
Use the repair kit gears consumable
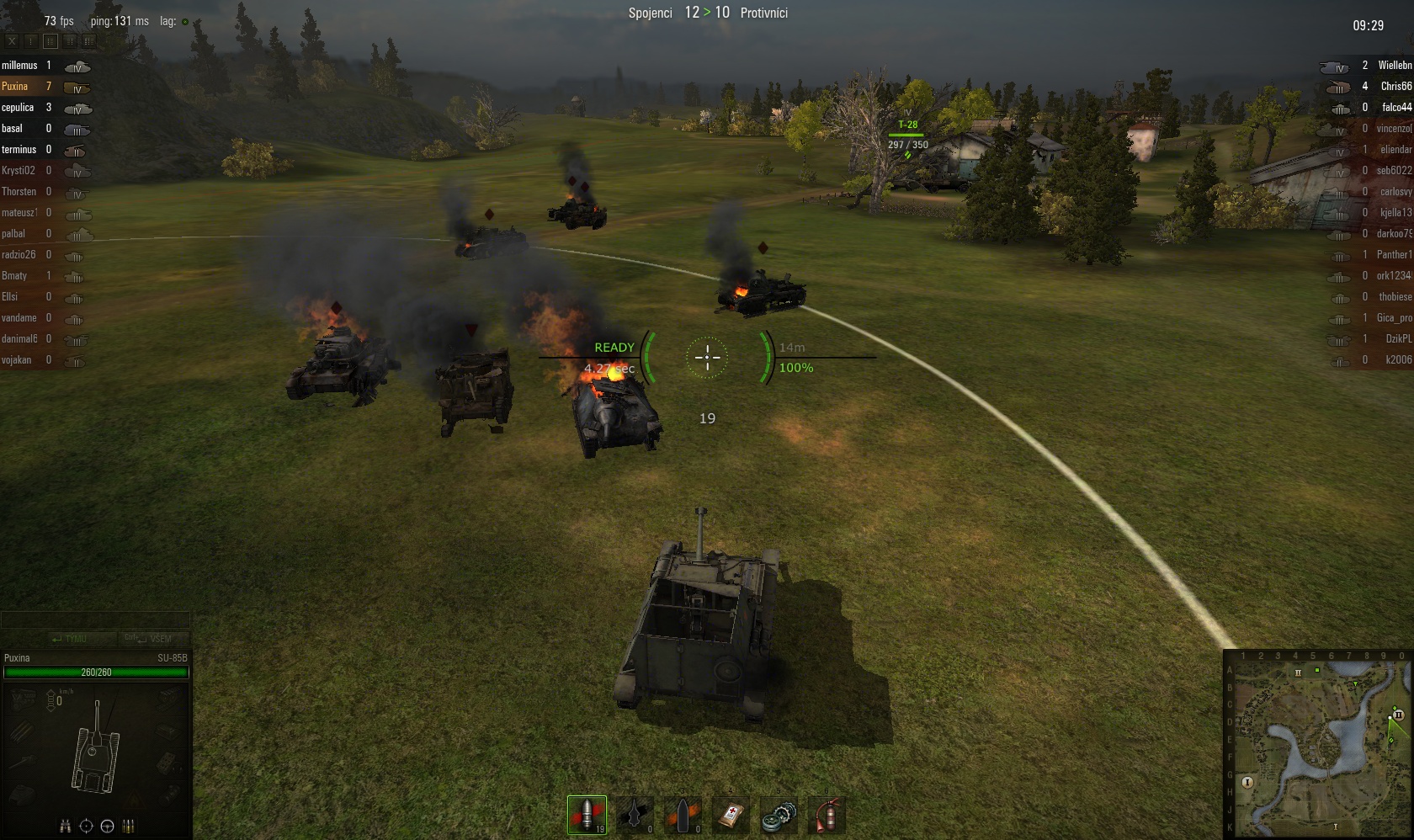click(779, 815)
